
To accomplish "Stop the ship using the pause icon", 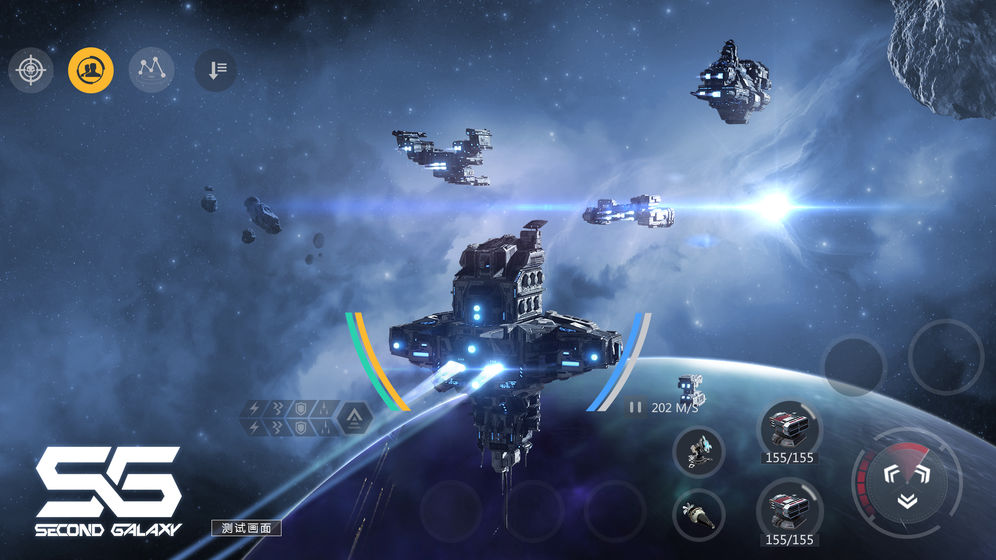I will (x=635, y=407).
